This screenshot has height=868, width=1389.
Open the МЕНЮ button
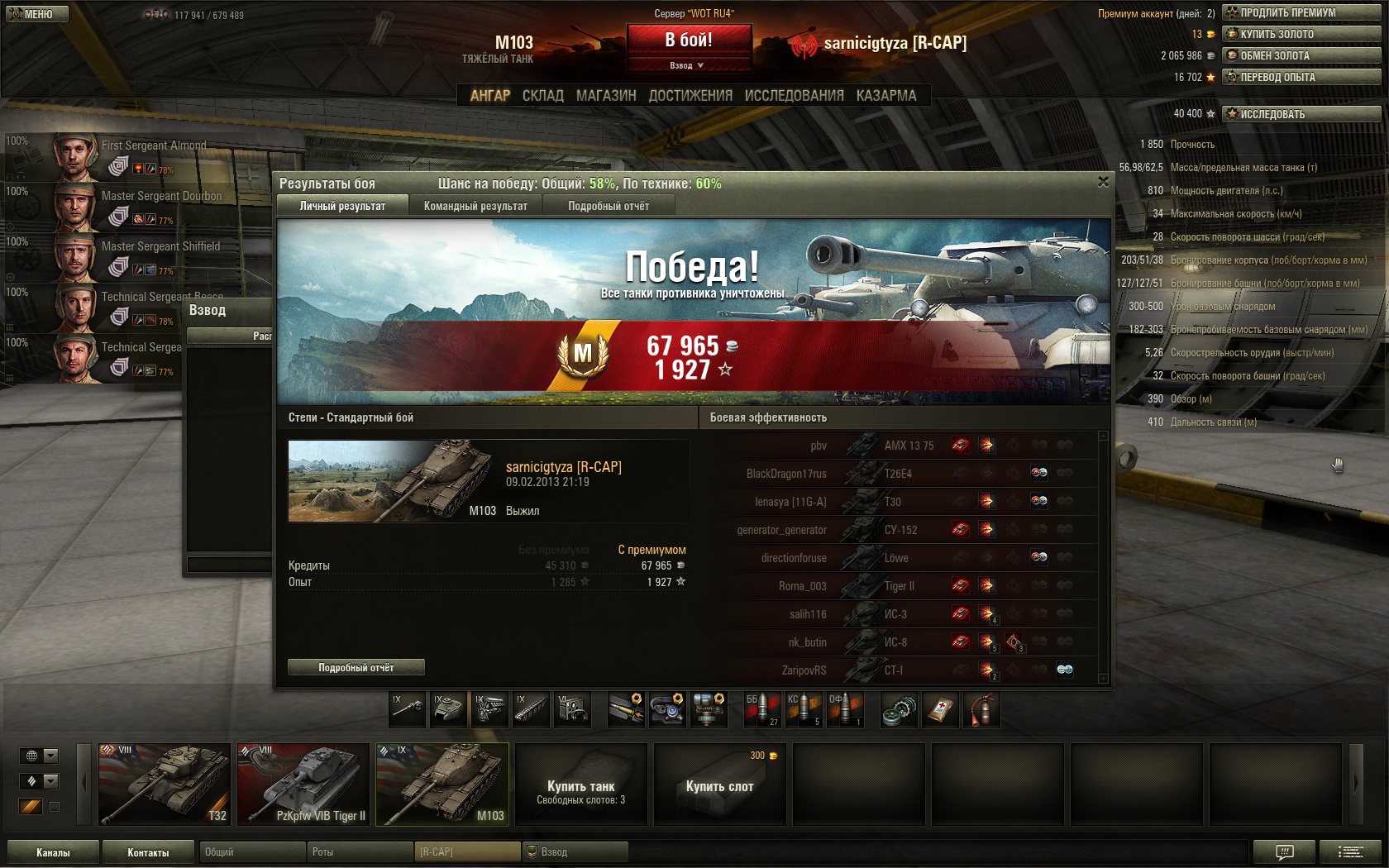35,14
